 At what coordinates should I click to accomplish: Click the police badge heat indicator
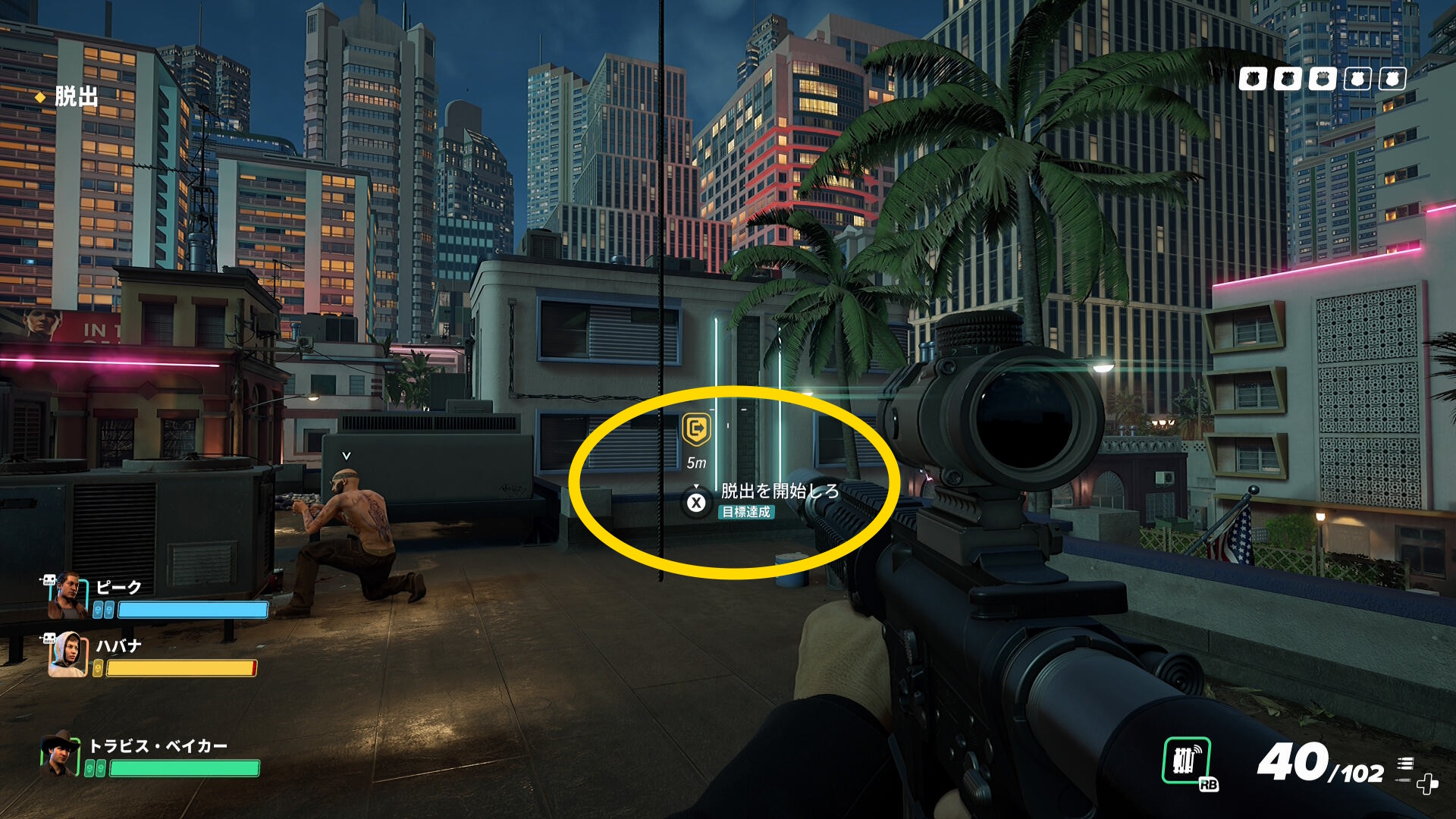pos(1322,79)
